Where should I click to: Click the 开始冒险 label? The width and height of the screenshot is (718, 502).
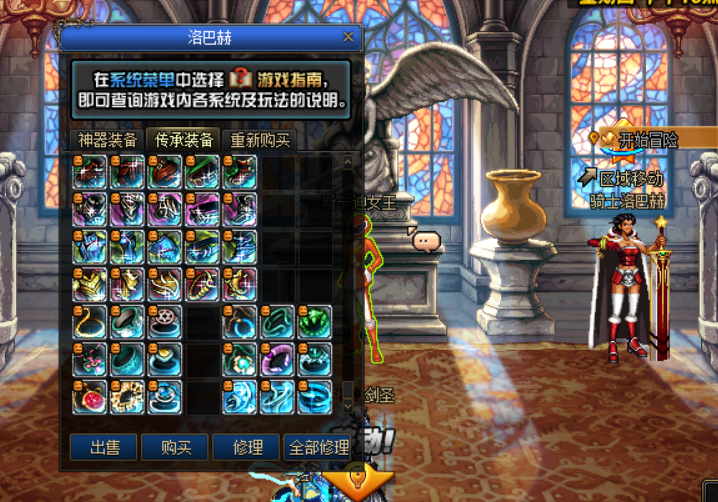pos(647,140)
